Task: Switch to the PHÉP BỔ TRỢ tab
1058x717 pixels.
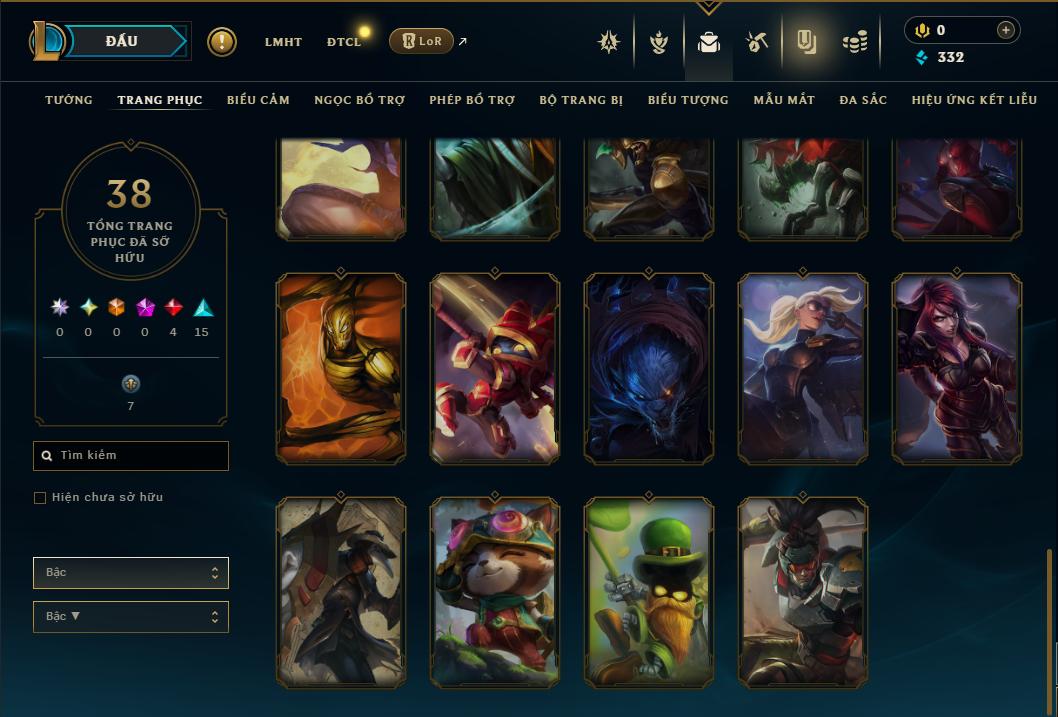Action: (472, 100)
